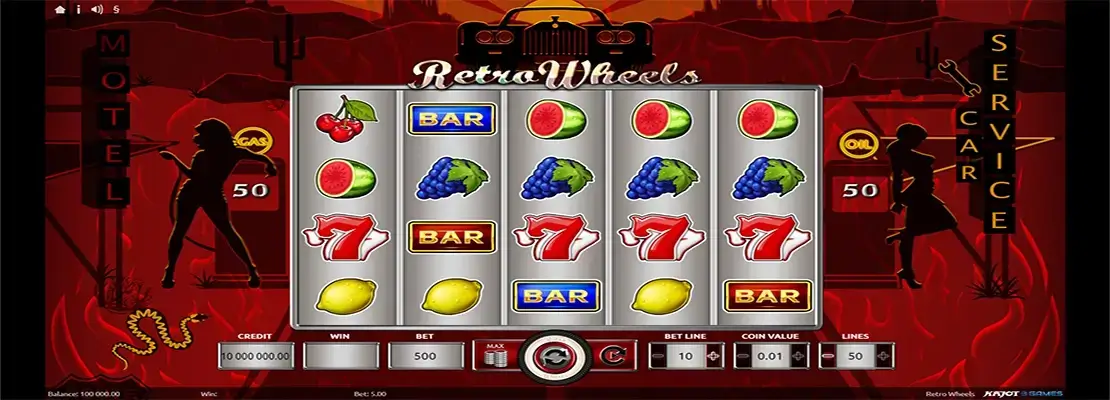Start autoplay with the red arrow button
Image resolution: width=1110 pixels, height=400 pixels.
point(610,355)
